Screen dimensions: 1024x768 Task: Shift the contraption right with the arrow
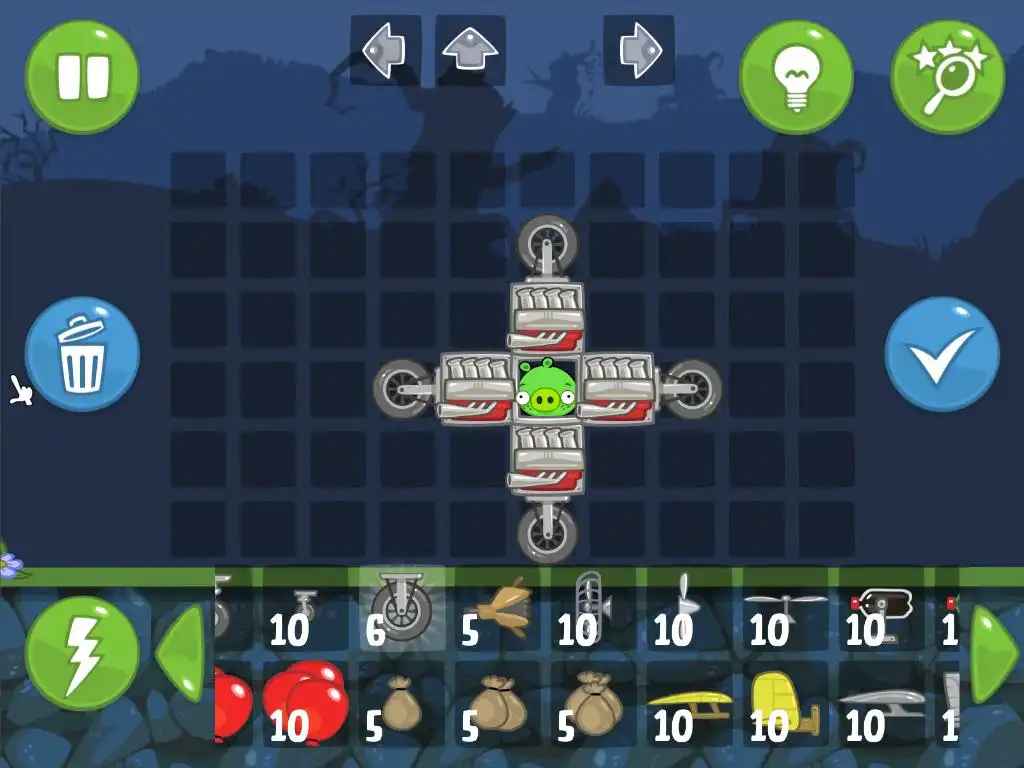(638, 49)
